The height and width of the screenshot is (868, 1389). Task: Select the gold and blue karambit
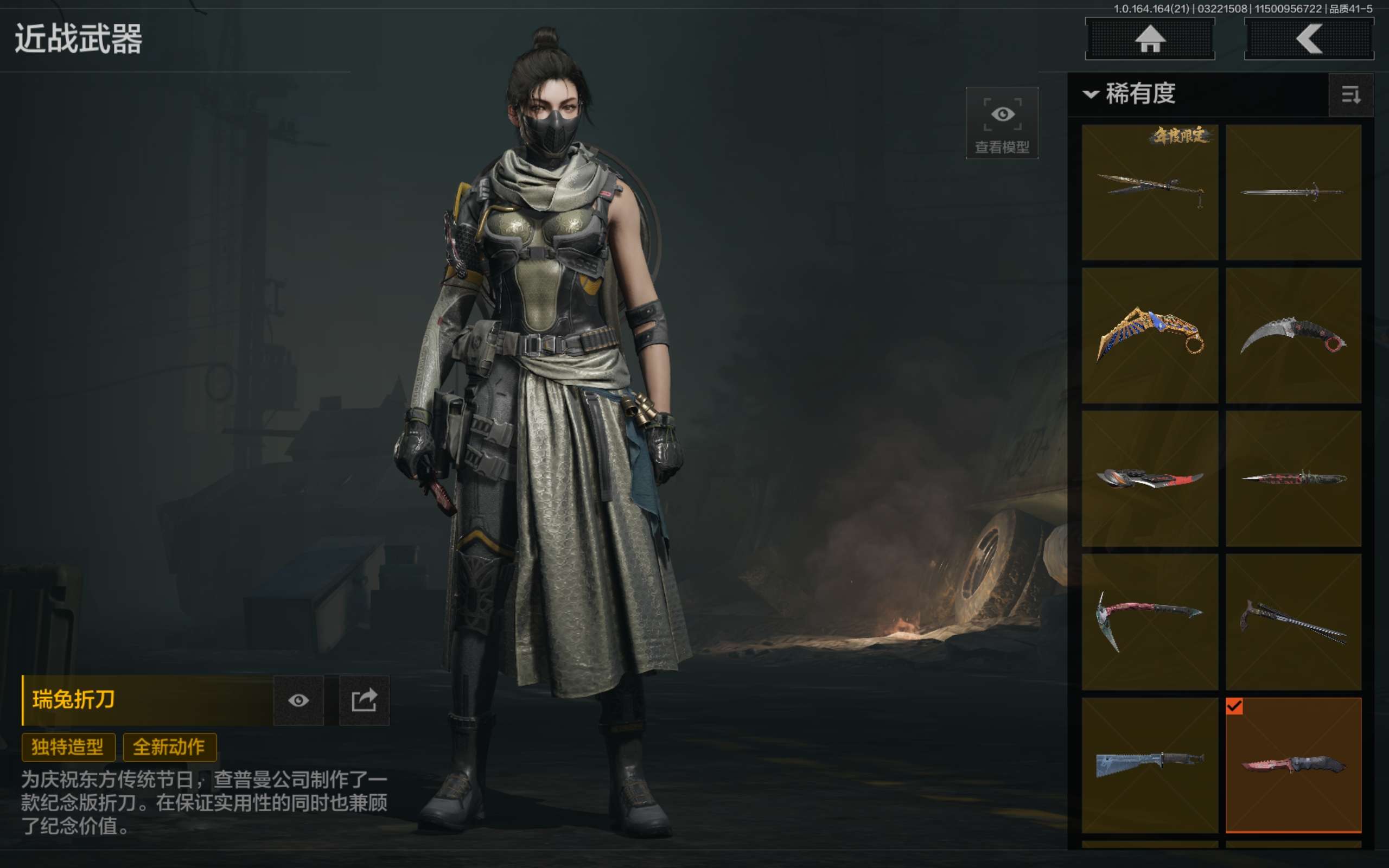1150,336
